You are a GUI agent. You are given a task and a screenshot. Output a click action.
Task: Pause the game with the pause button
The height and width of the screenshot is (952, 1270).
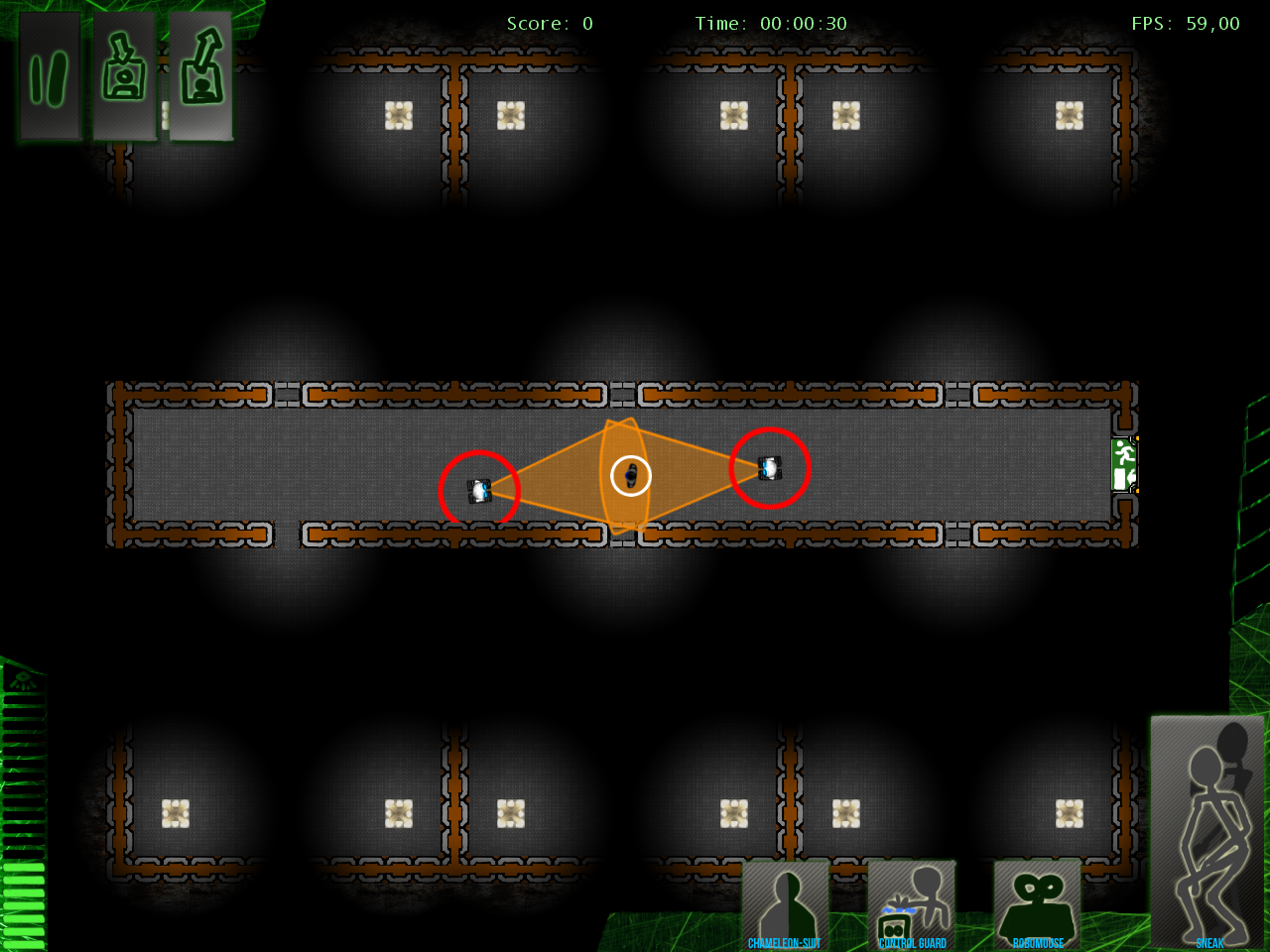(50, 77)
